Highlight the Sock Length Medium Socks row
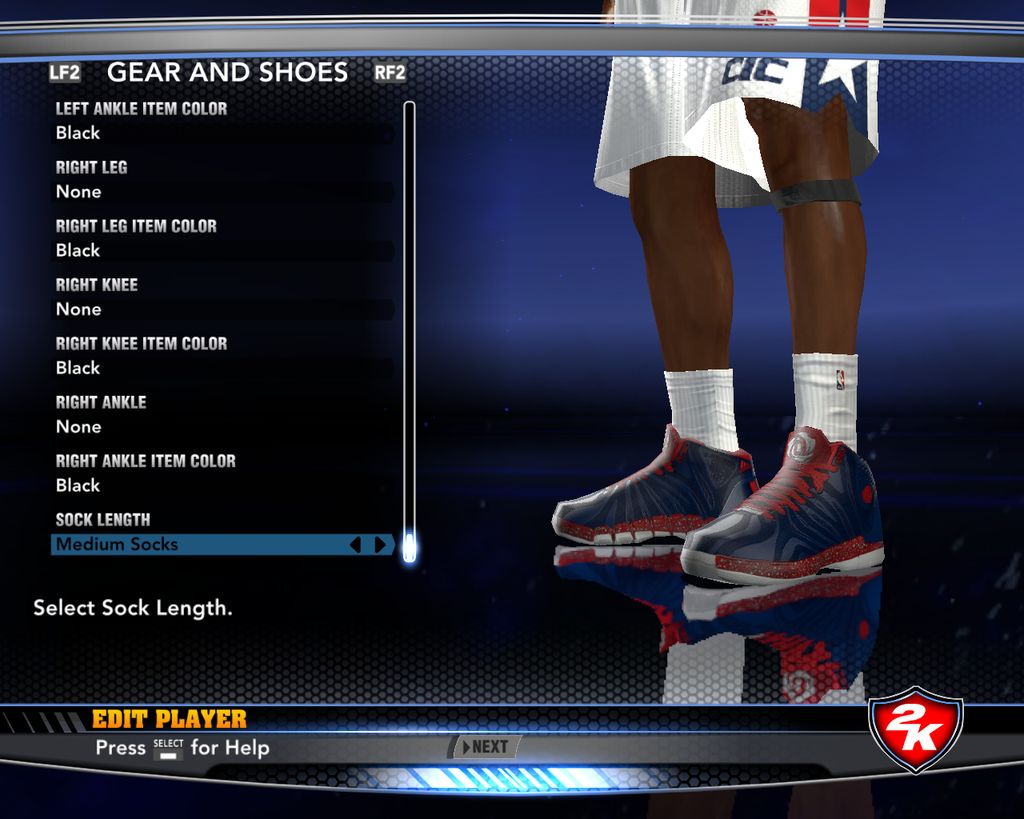The image size is (1024, 819). pos(200,545)
